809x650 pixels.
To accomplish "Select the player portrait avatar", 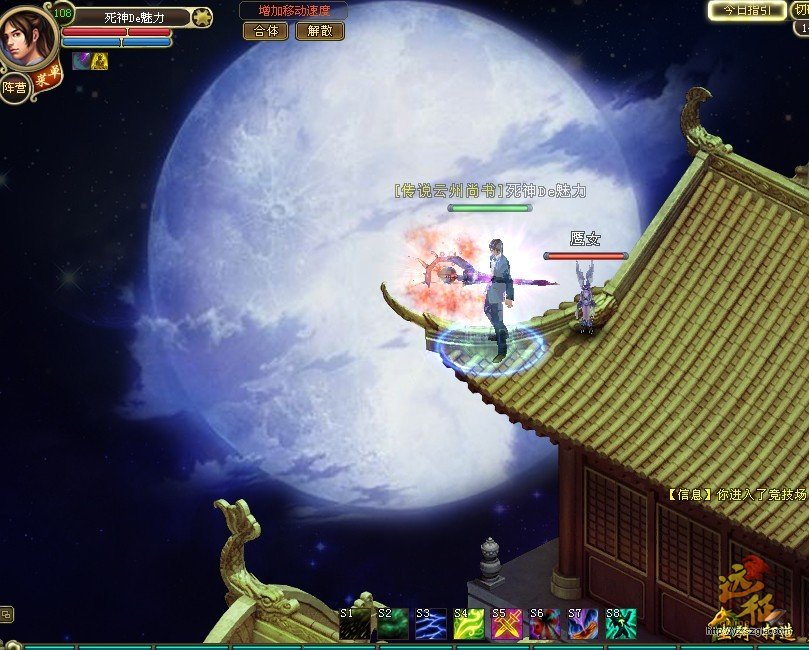I will click(27, 37).
